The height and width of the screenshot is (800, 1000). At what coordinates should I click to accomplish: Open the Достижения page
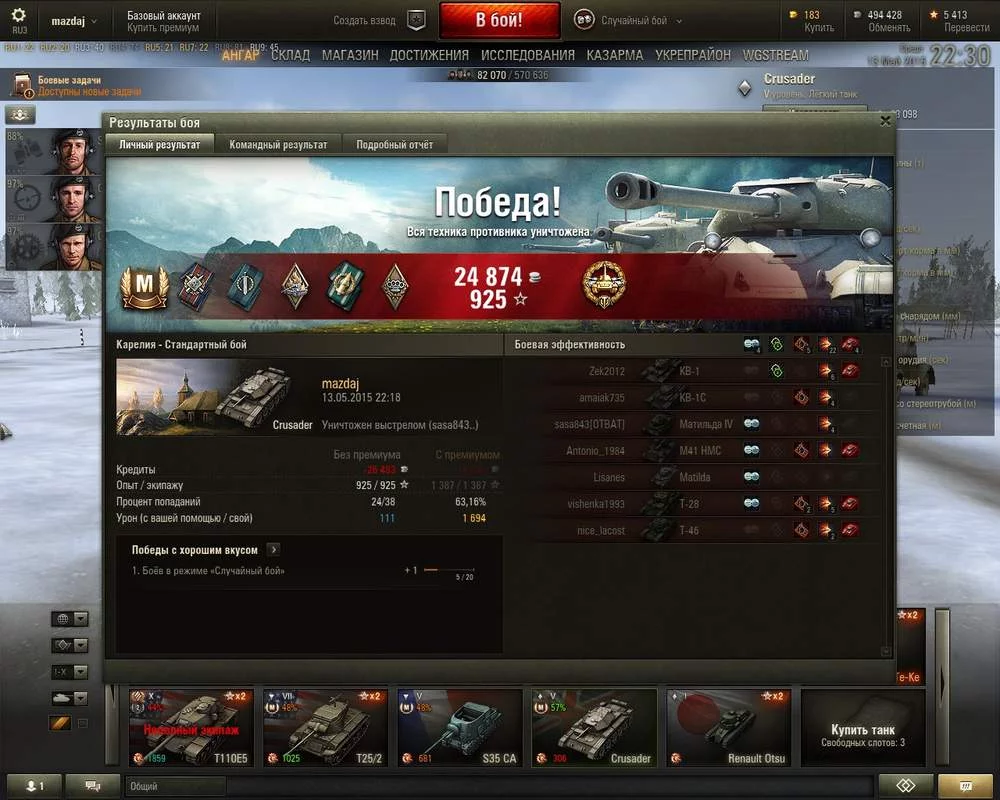pyautogui.click(x=429, y=55)
